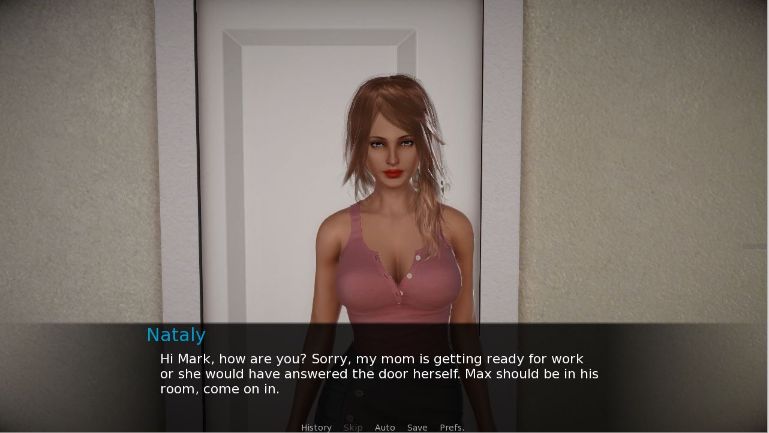Screen dimensions: 769x433
Task: Enable Auto-advance for dialogue
Action: coord(385,428)
